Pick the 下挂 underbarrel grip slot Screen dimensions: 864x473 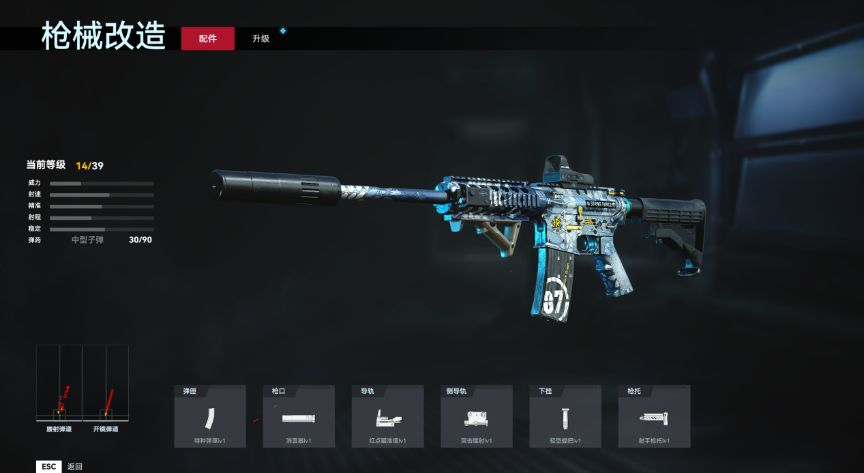tap(565, 416)
